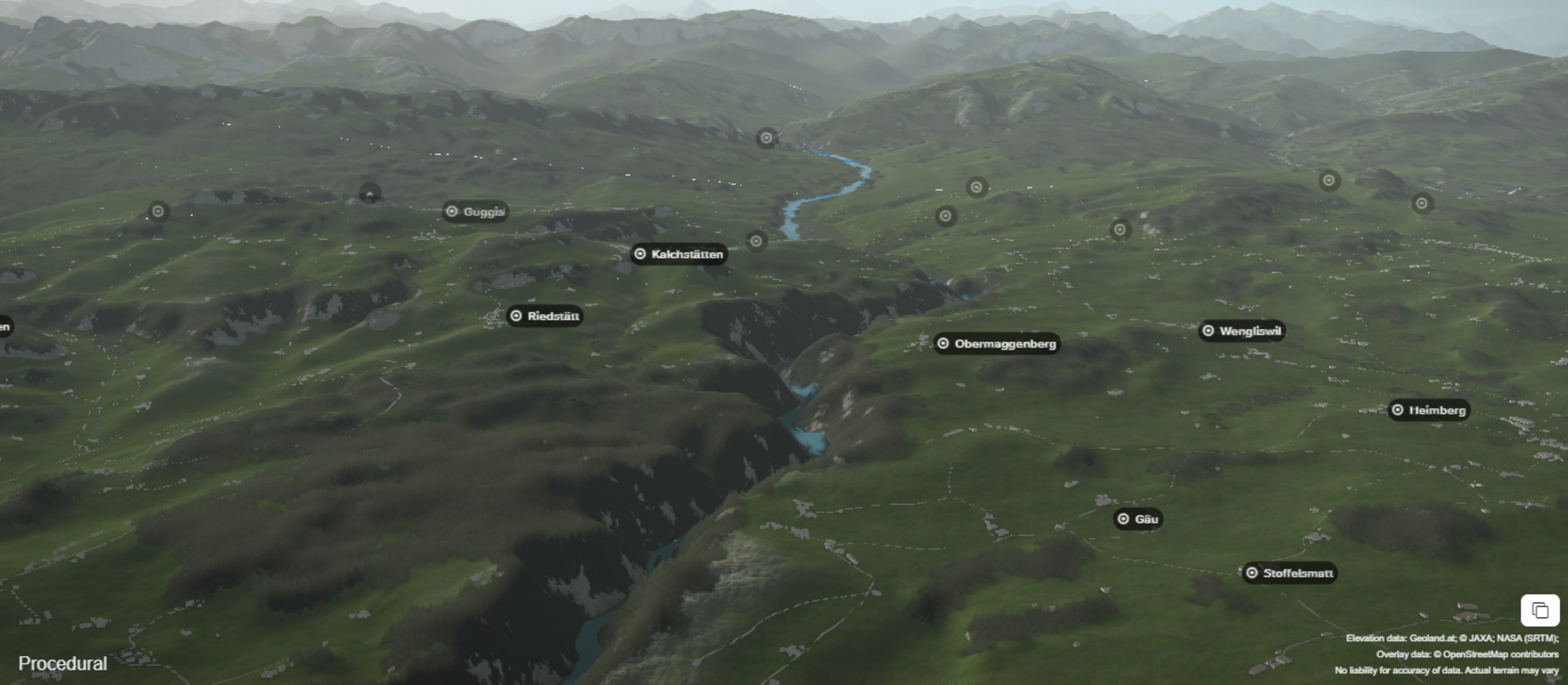Click the white layers button
Image resolution: width=1568 pixels, height=685 pixels.
[1539, 610]
